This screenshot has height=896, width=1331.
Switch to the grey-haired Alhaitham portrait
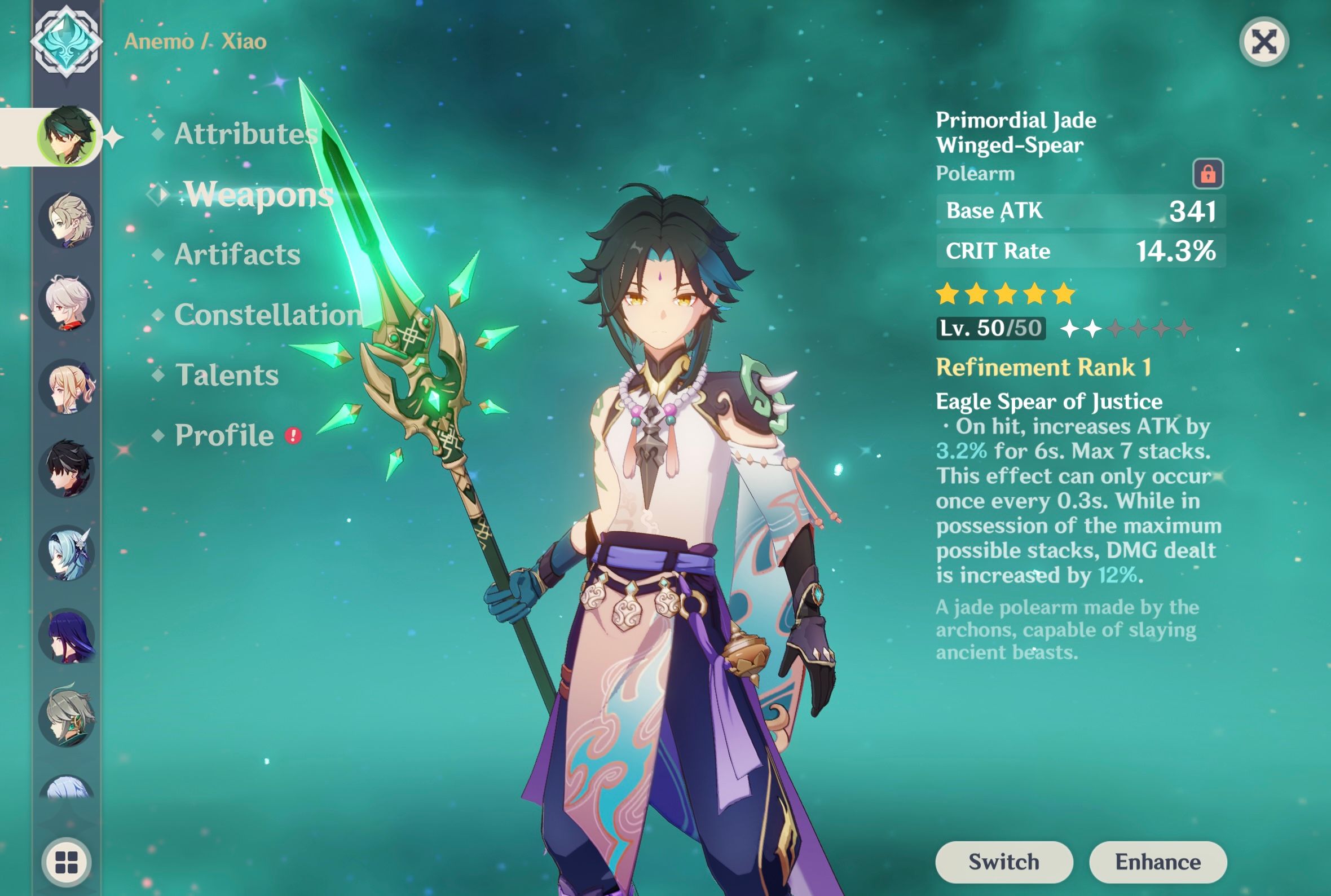(67, 718)
